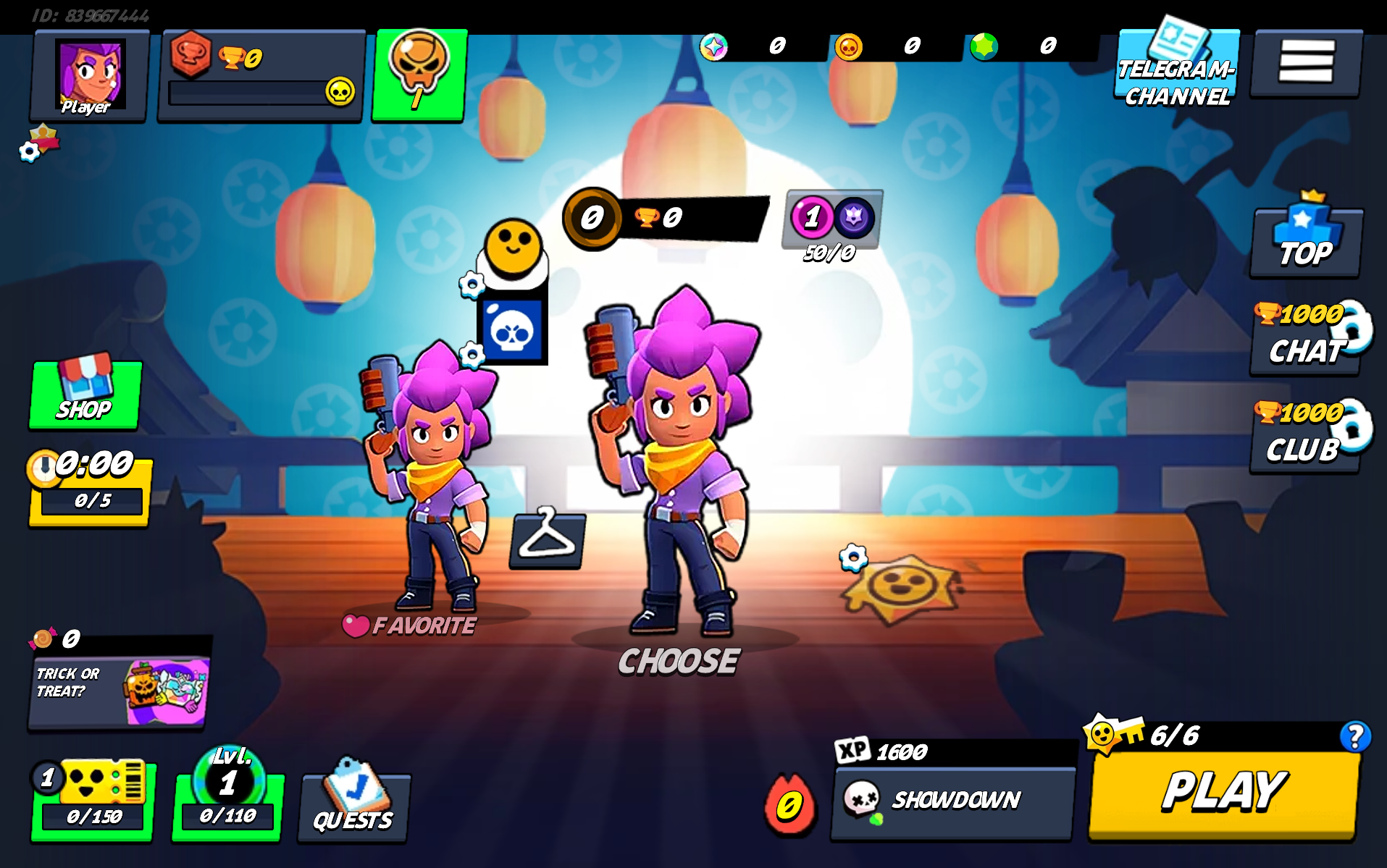Open the SHOP
The height and width of the screenshot is (868, 1387).
[x=85, y=395]
